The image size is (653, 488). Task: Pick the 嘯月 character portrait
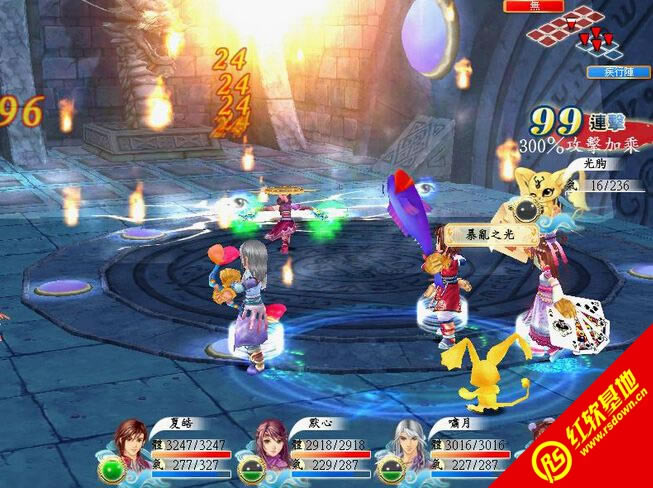click(411, 447)
